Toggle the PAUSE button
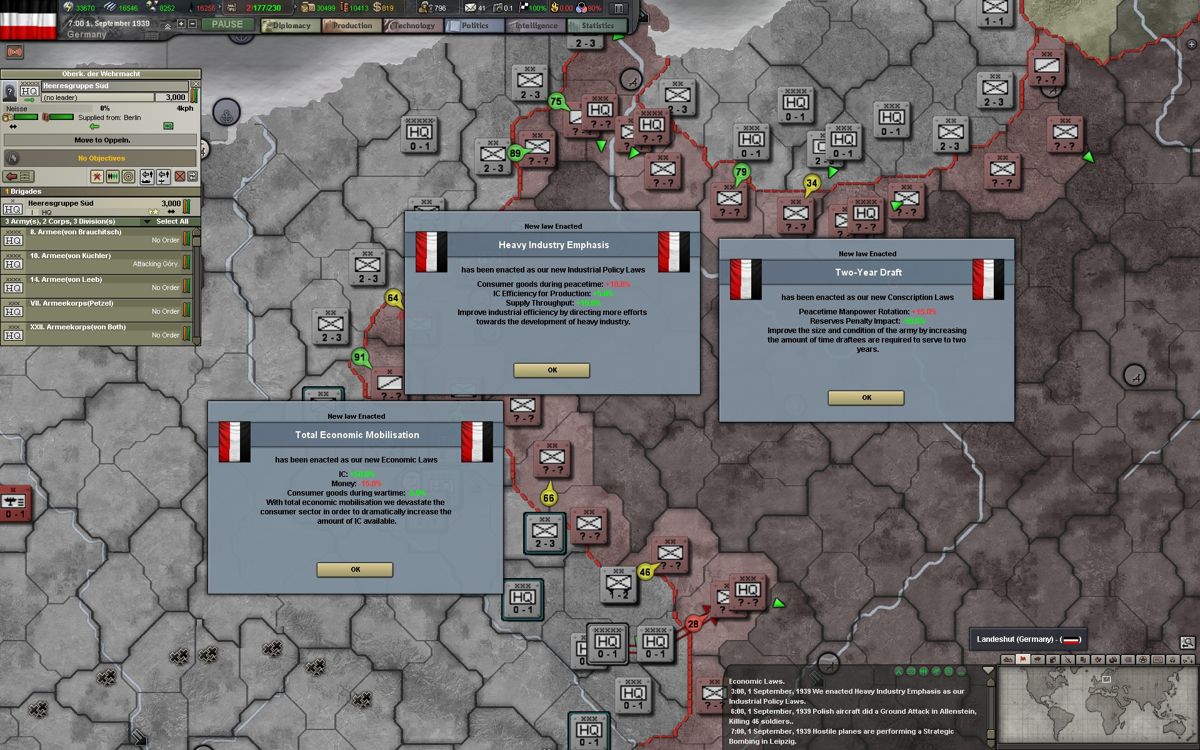Screen dimensions: 1200x750 [x=227, y=24]
